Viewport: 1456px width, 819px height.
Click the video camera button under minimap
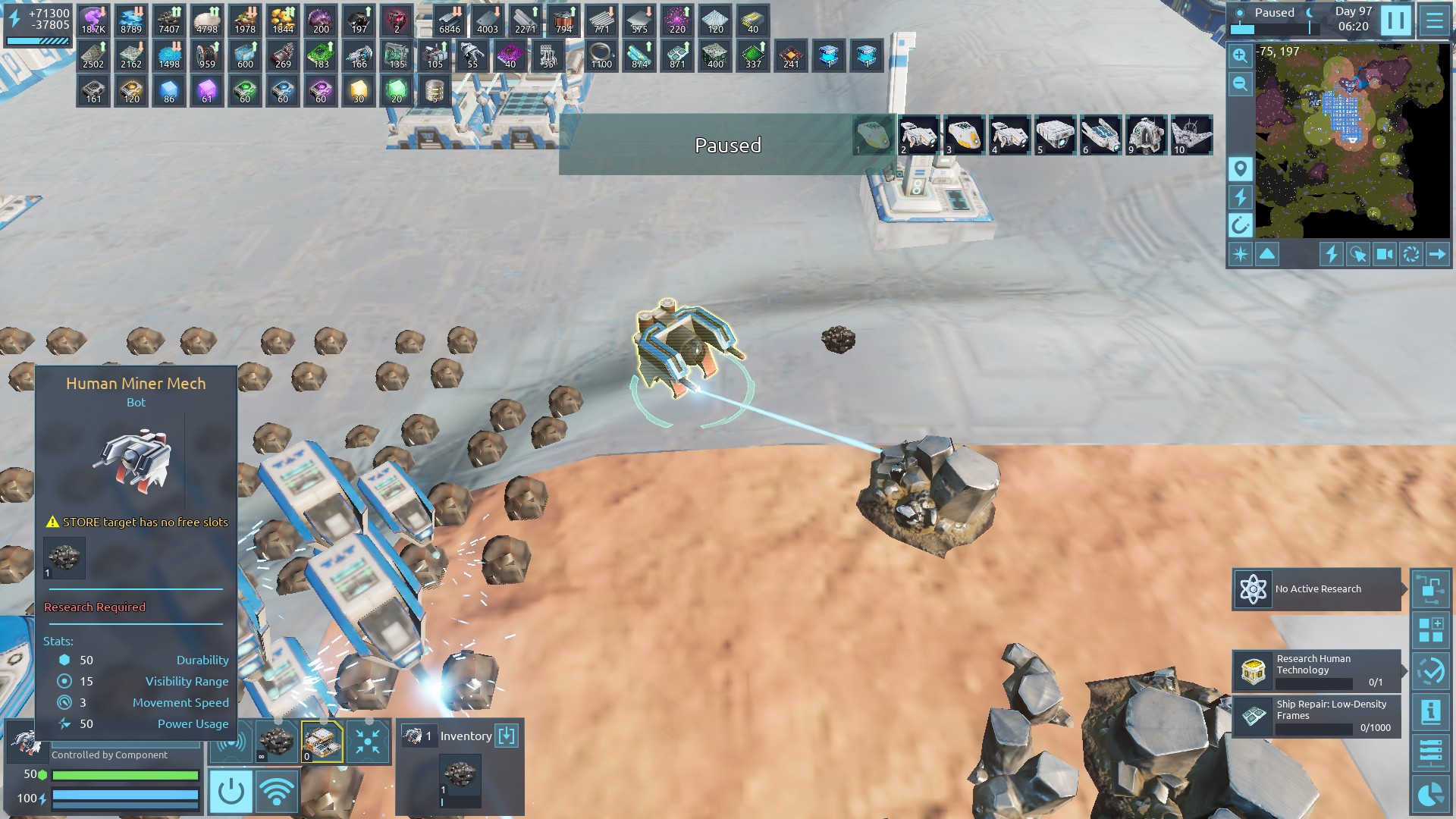click(x=1384, y=254)
